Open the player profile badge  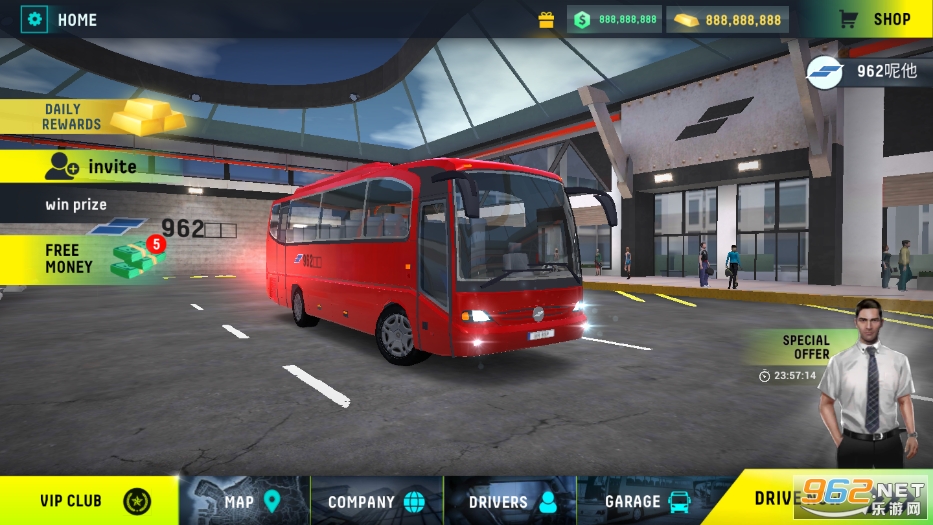866,70
